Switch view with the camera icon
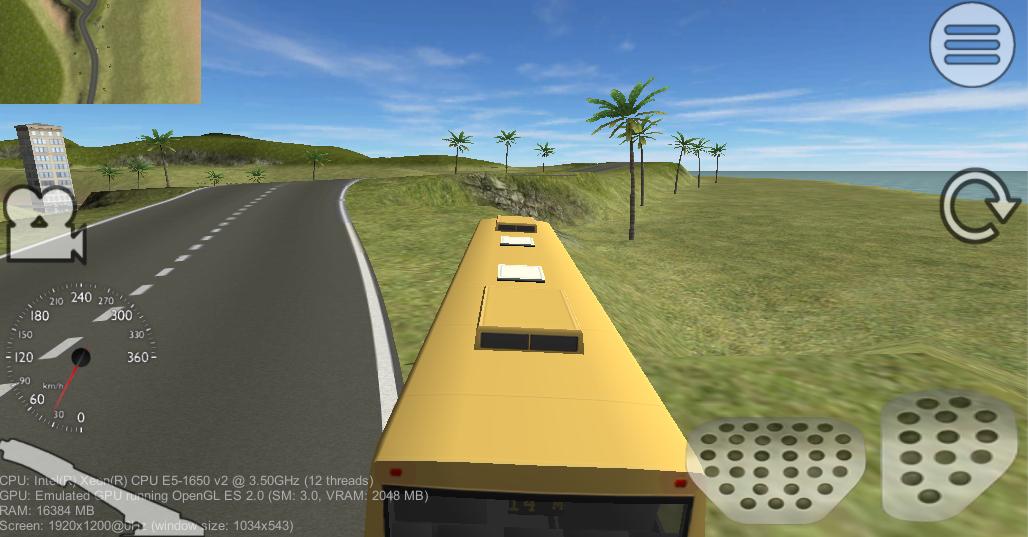 pyautogui.click(x=44, y=226)
